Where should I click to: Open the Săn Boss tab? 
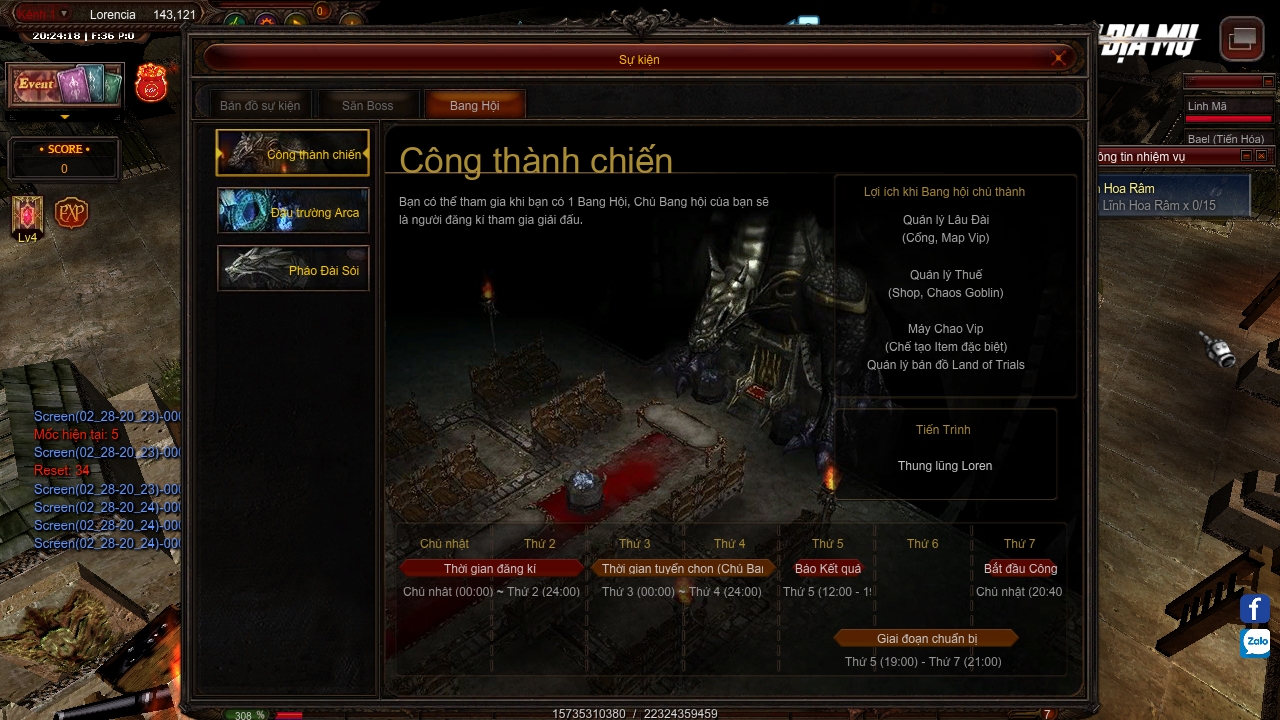coord(367,105)
